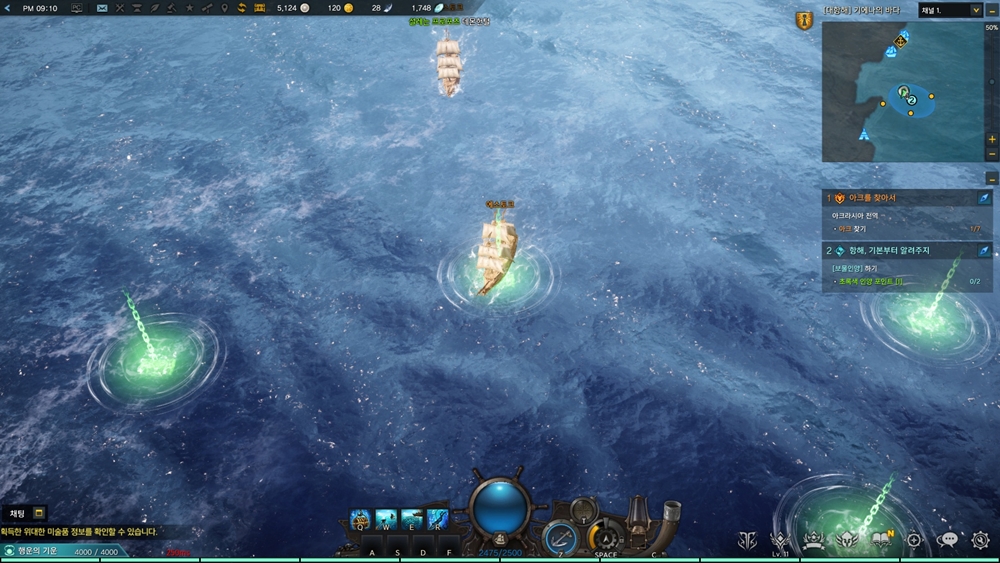Click the ticket icon on top bar
The image size is (1000, 563).
(260, 8)
